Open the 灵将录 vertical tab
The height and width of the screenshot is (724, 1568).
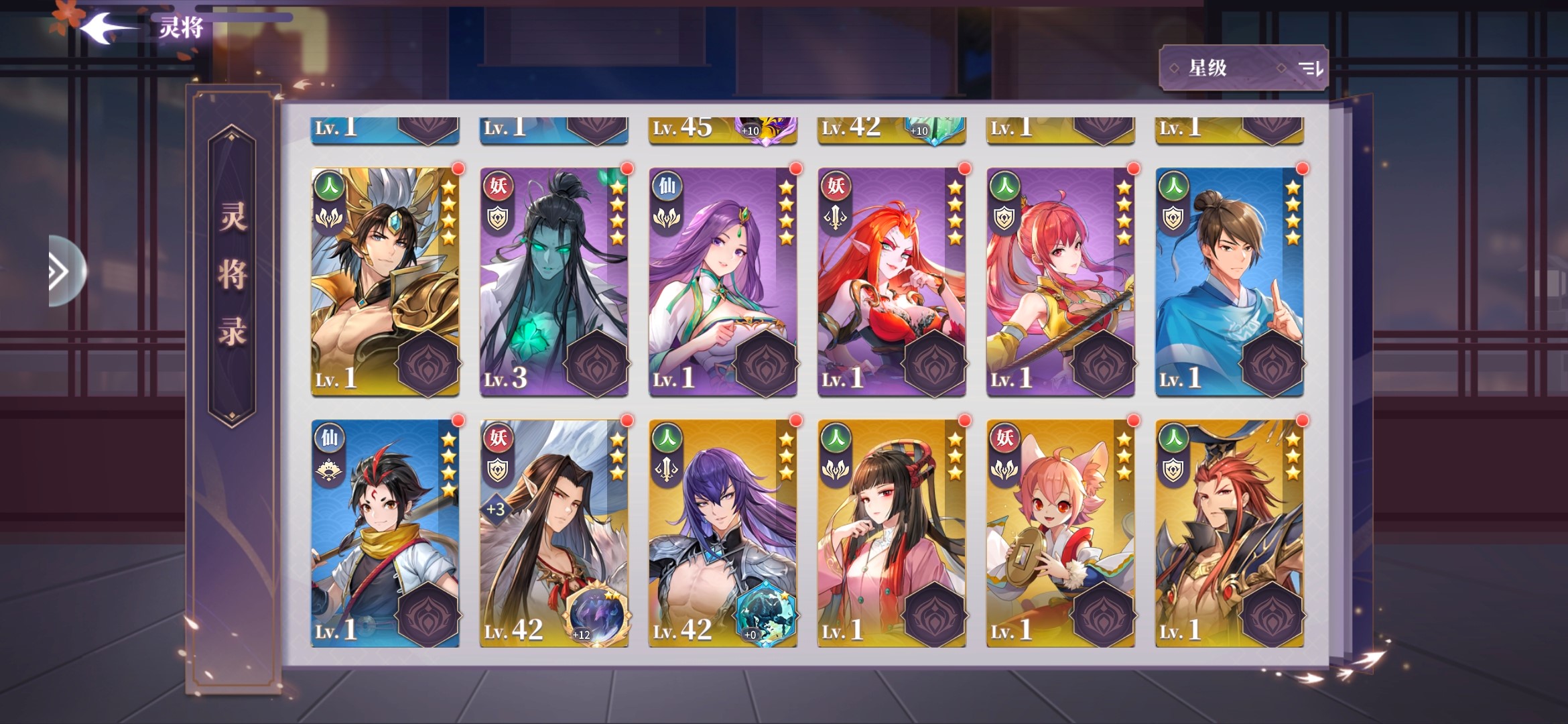[232, 275]
